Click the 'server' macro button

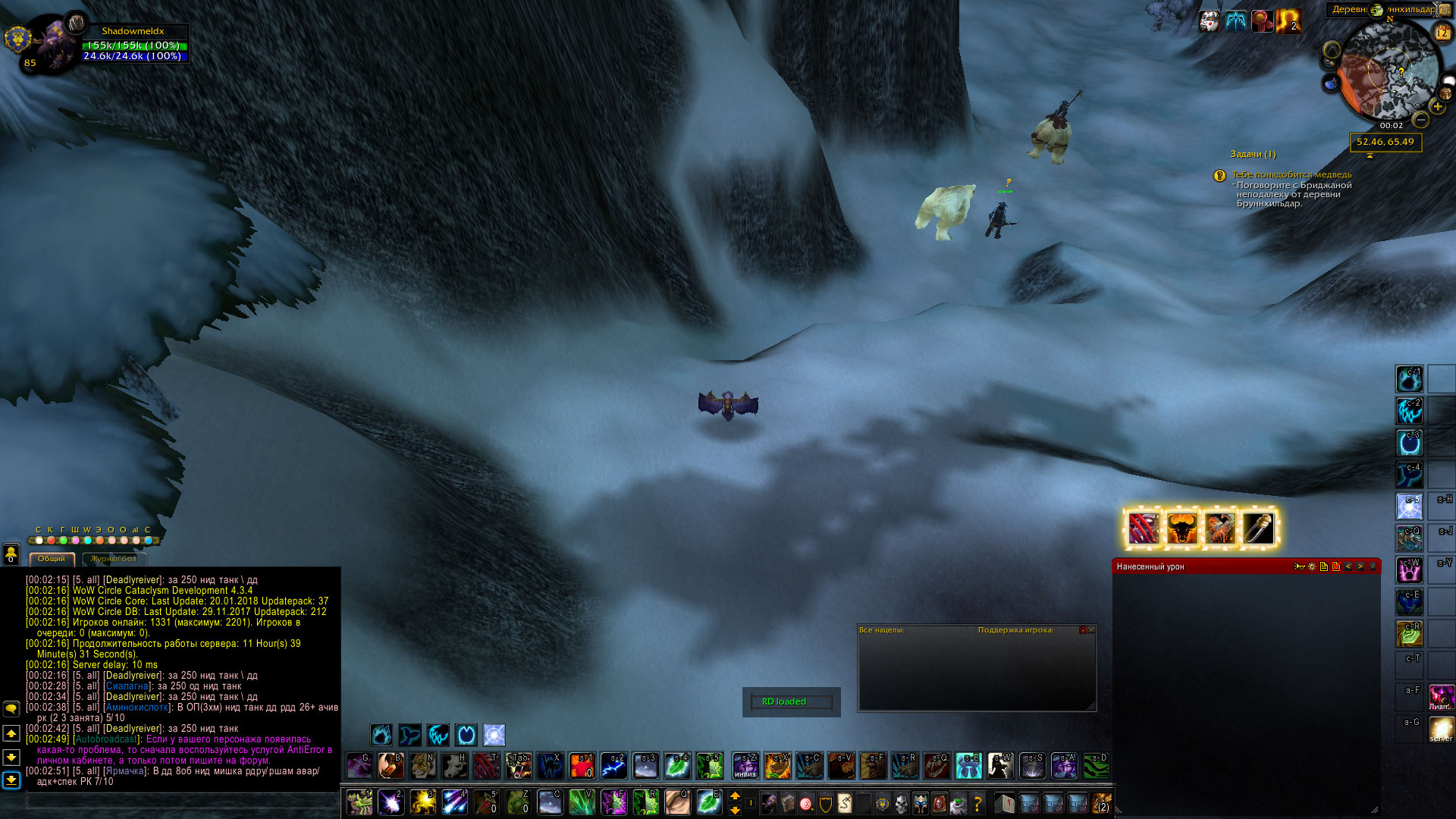tap(1441, 730)
